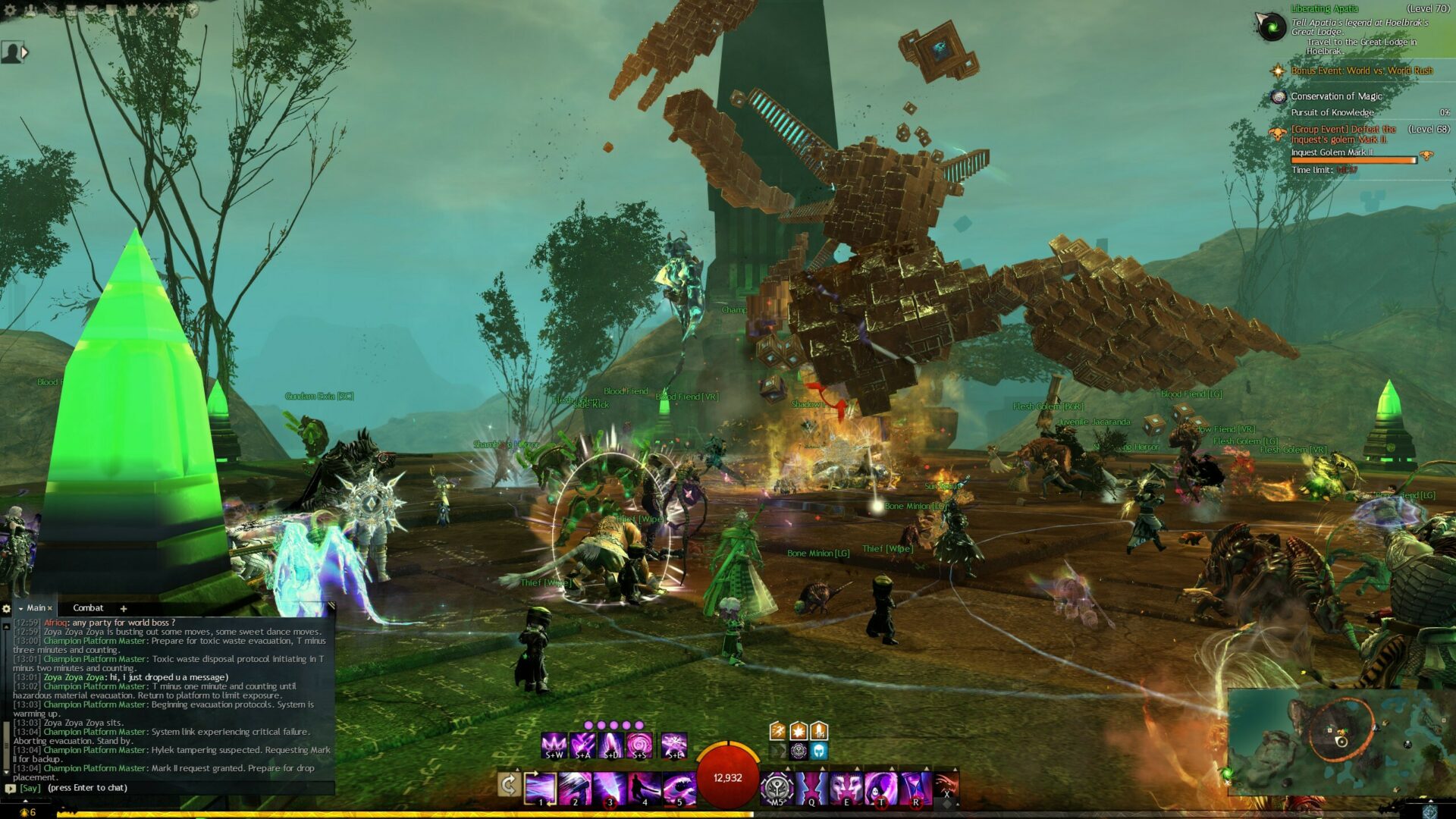
Task: Activate the healing skill labeled M5
Action: [x=777, y=789]
